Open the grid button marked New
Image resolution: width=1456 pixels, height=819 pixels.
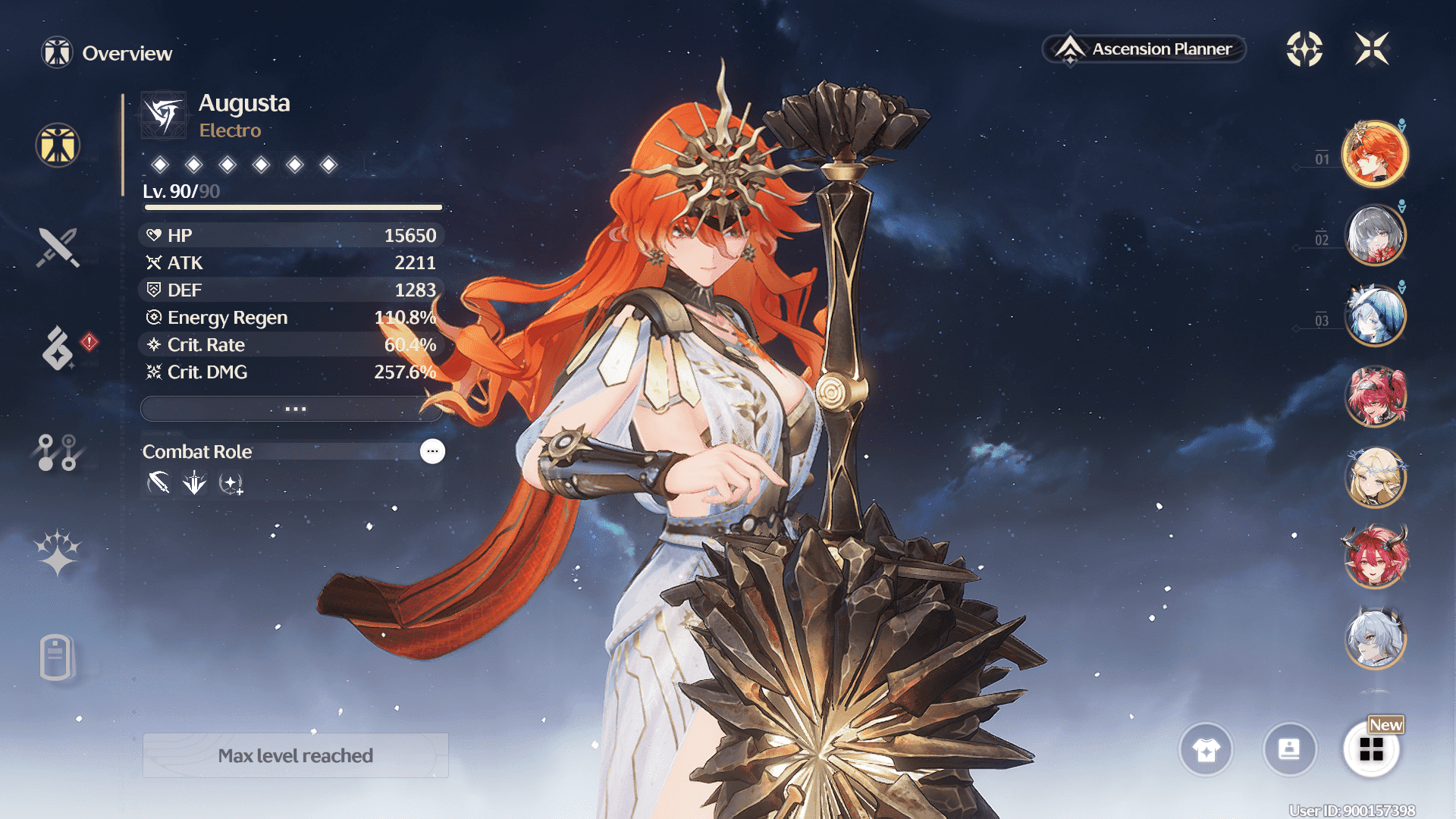(x=1371, y=750)
